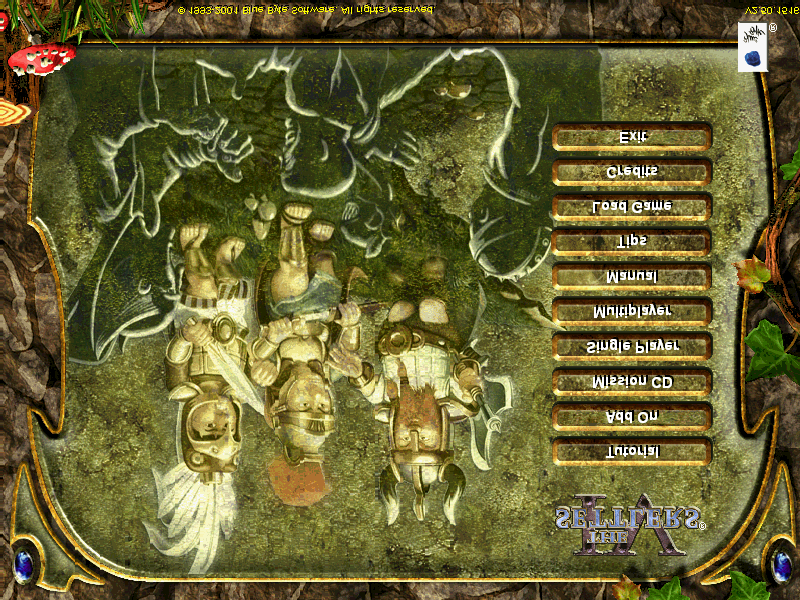This screenshot has height=600, width=800.
Task: Open the game Manual
Action: point(632,276)
